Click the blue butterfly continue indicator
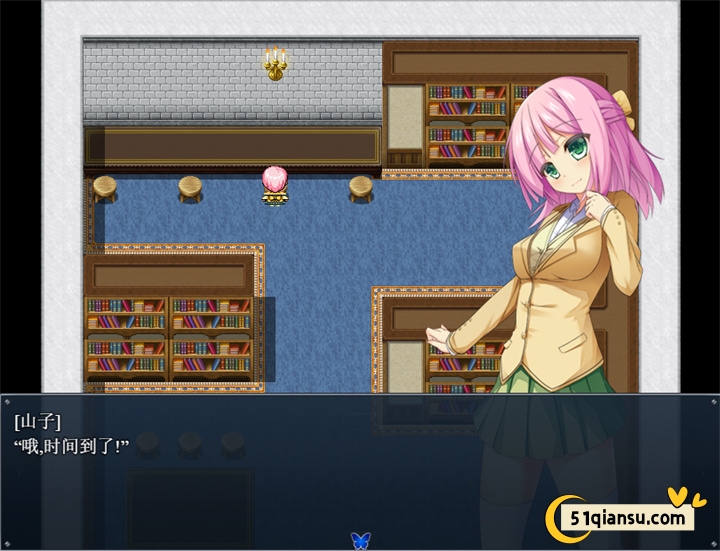The height and width of the screenshot is (551, 720). [x=360, y=540]
